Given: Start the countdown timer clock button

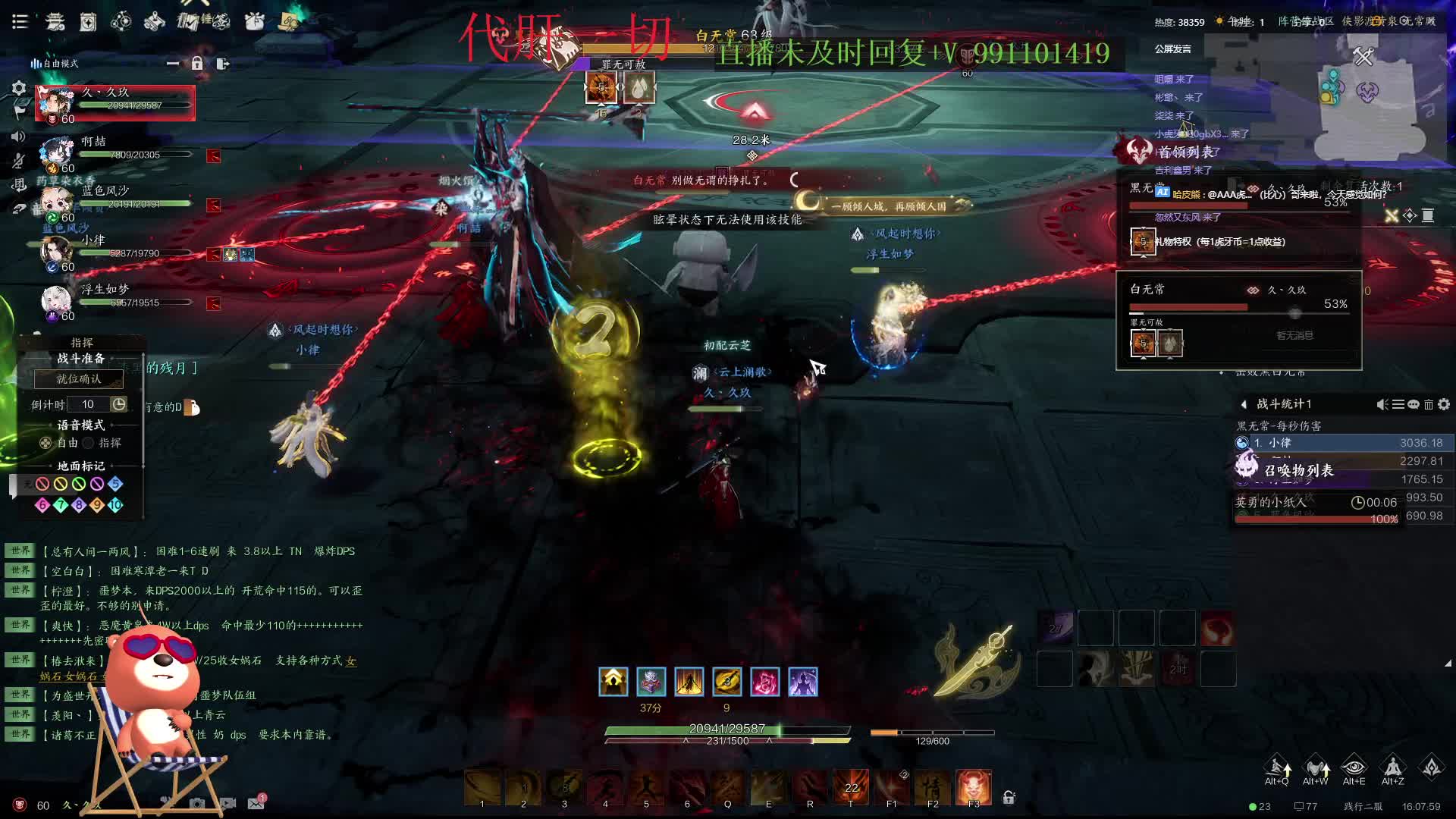Looking at the screenshot, I should click(119, 404).
